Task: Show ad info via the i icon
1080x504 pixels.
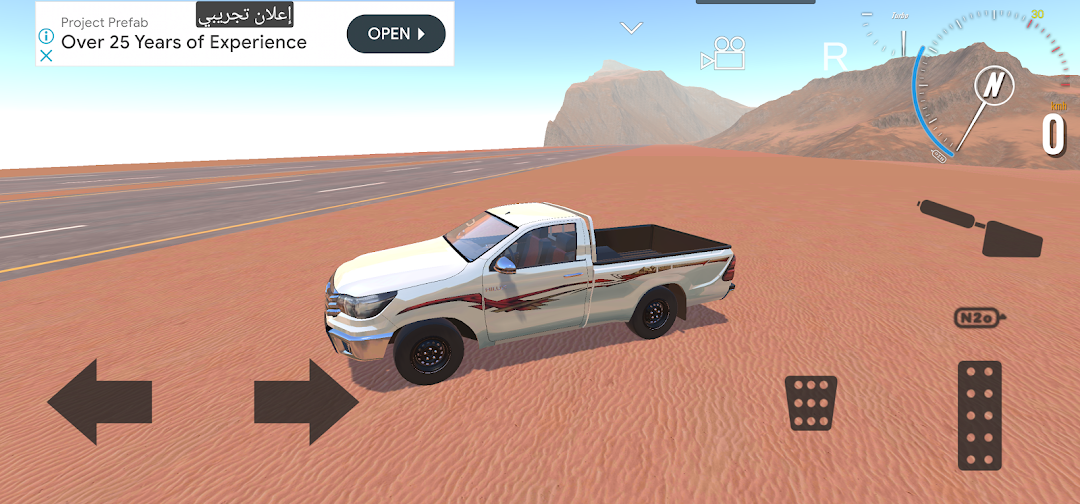Action: (x=46, y=34)
